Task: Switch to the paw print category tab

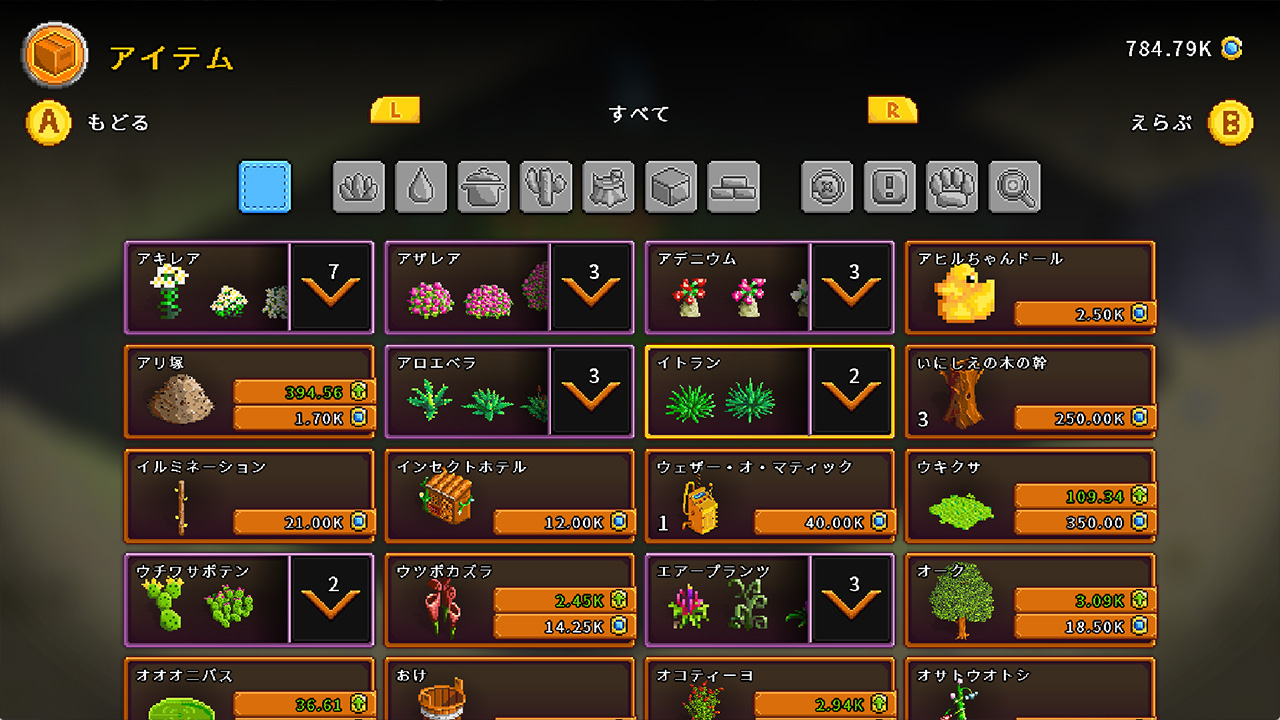Action: click(952, 187)
